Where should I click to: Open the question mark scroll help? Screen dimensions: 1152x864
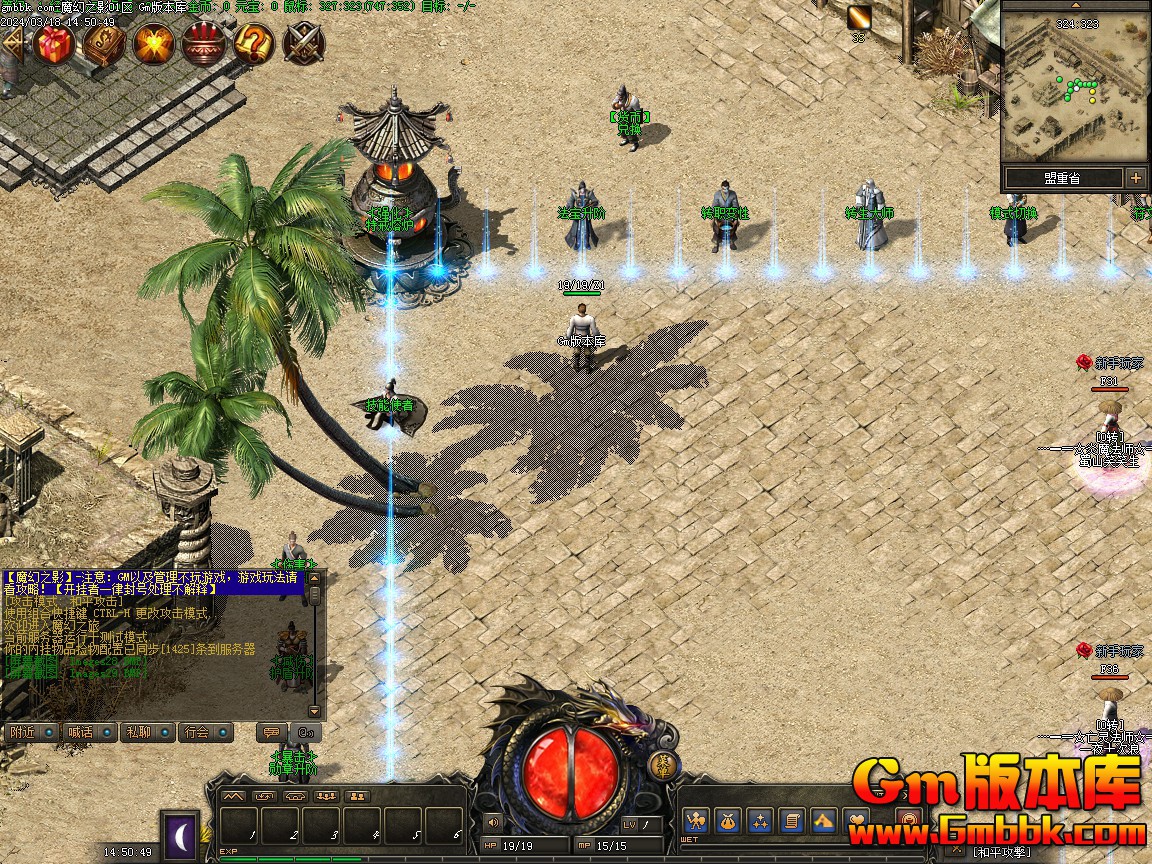coord(254,43)
